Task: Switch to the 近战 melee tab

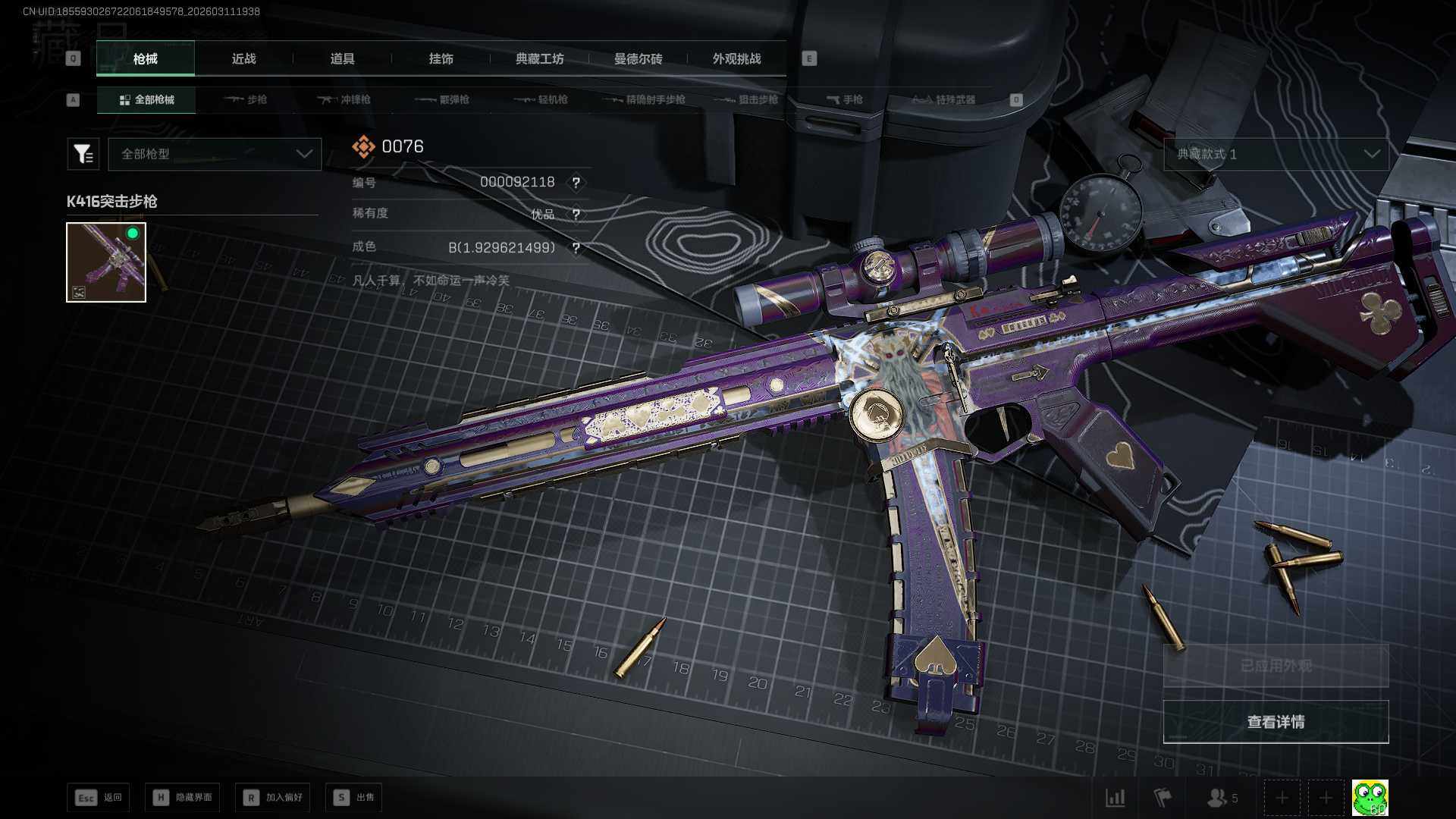Action: click(x=243, y=59)
